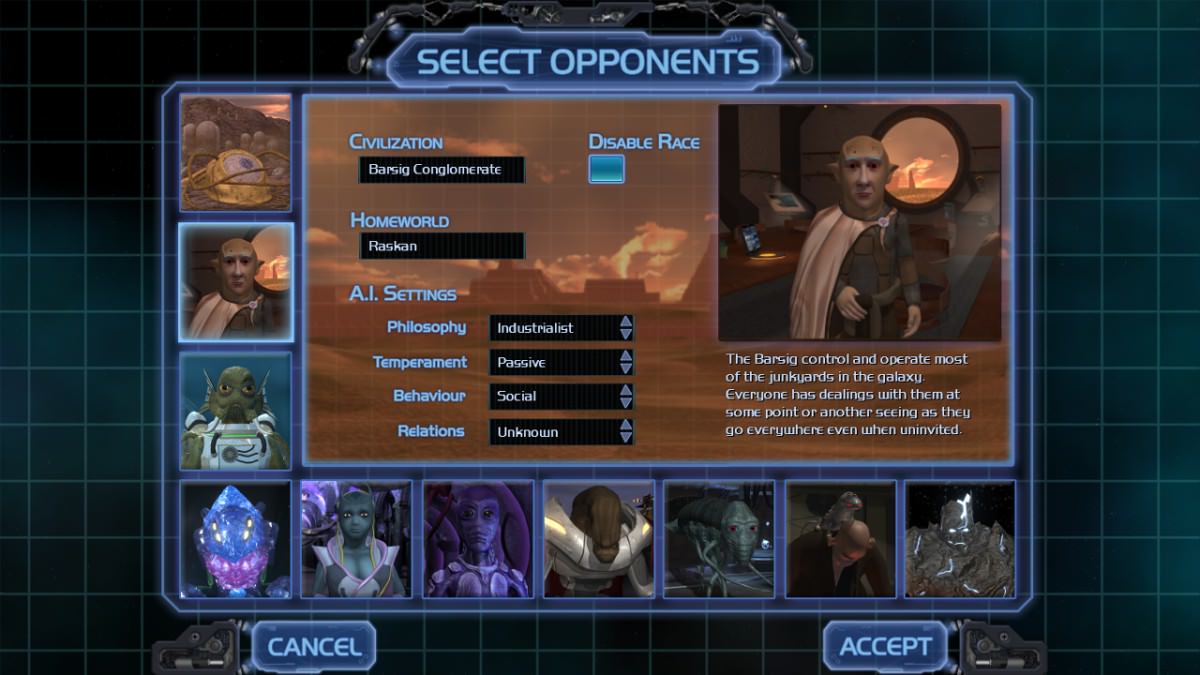Open the Philosophy Industrialist selector

[x=561, y=328]
